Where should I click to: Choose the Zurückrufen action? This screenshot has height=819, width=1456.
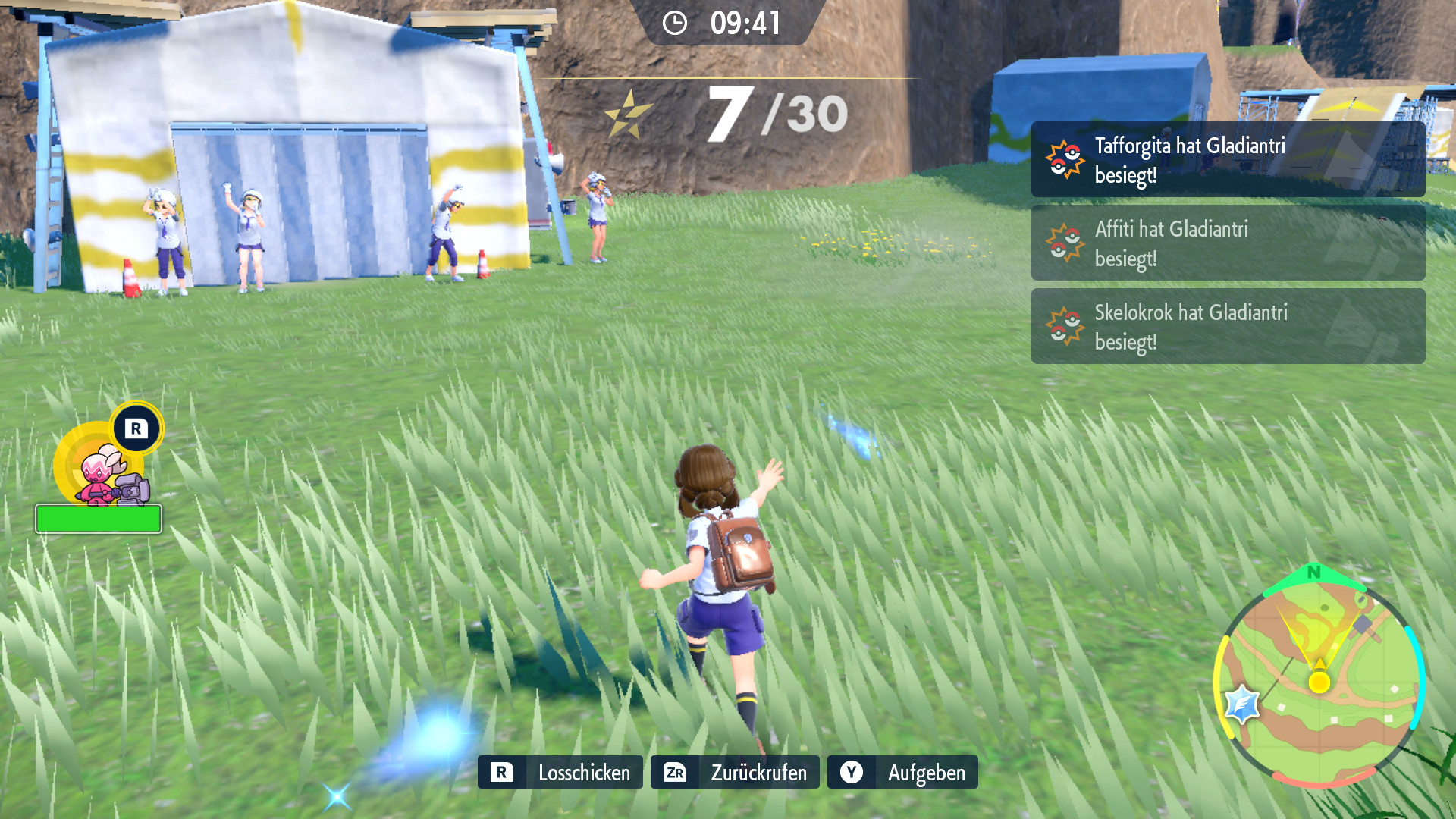point(735,772)
